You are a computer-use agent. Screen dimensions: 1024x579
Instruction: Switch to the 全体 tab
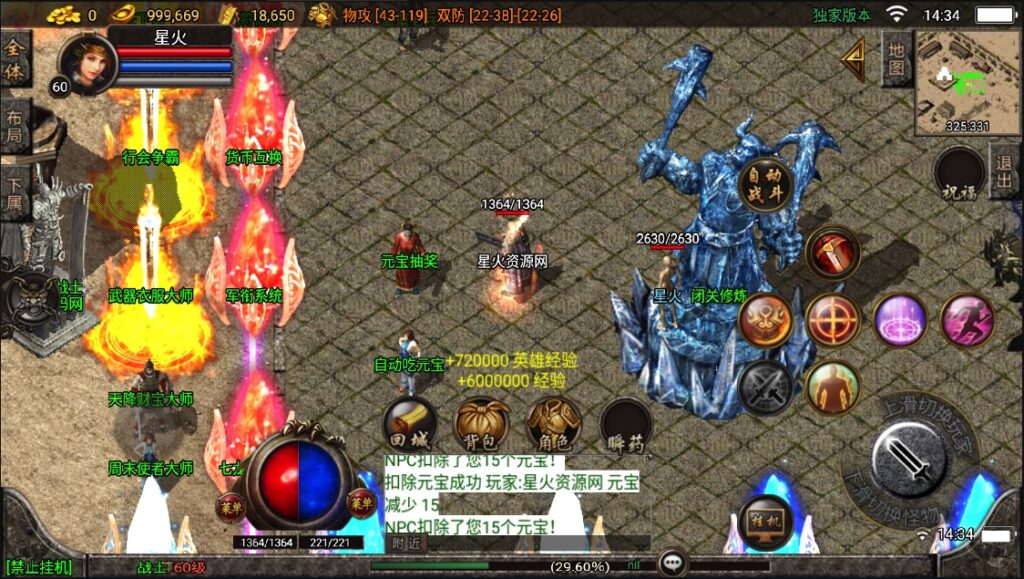click(16, 60)
